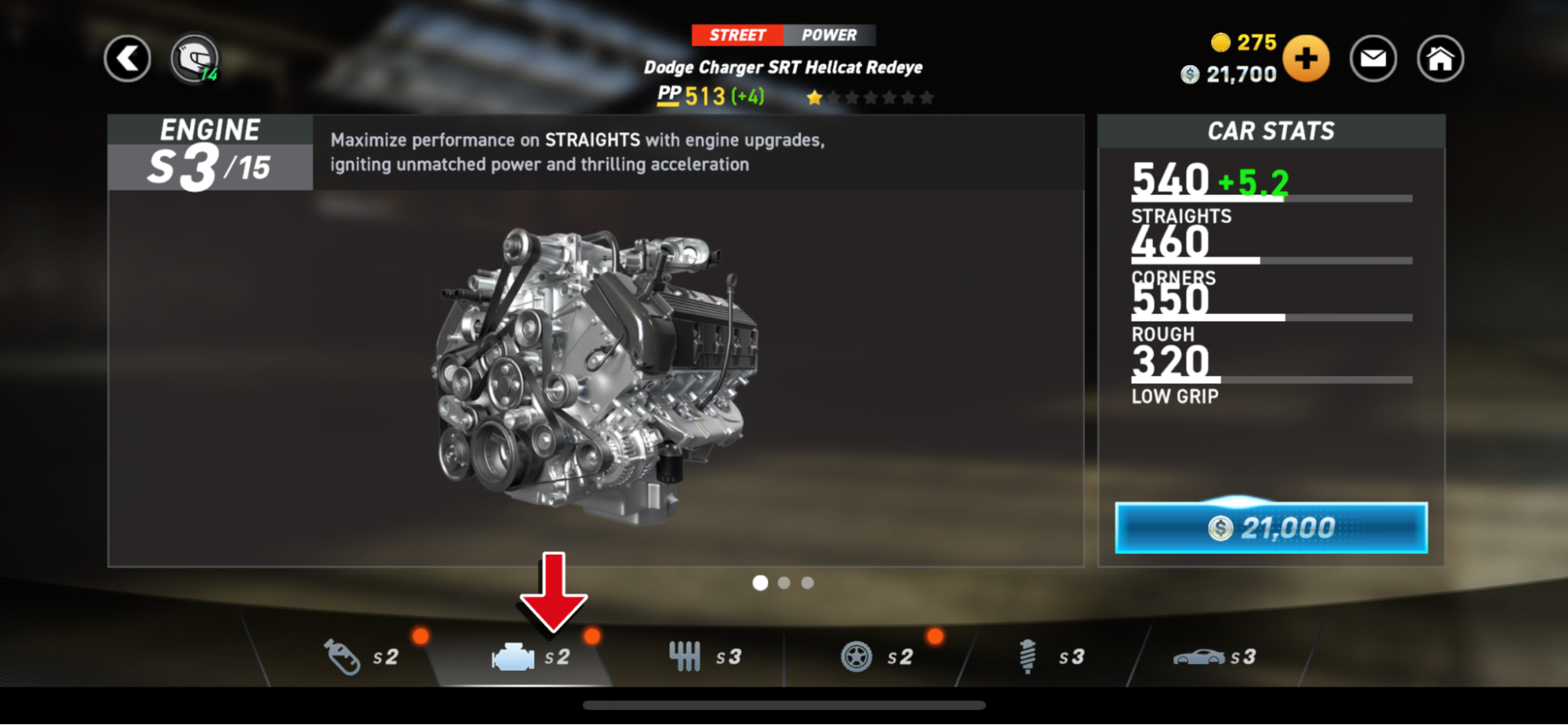
Task: Buy the engine upgrade for $21,000
Action: point(1270,527)
